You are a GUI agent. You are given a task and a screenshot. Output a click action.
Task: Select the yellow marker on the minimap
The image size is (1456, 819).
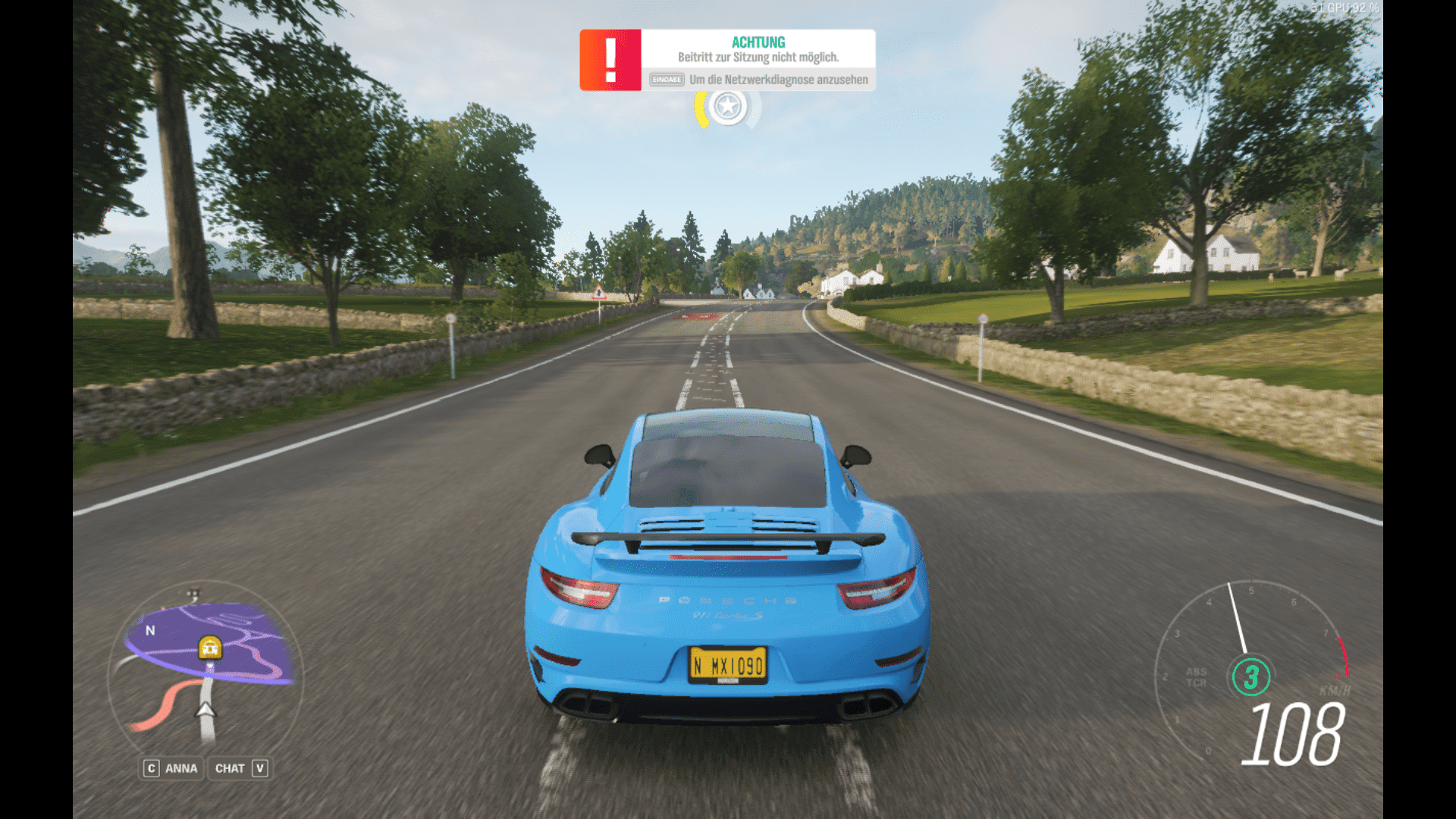coord(209,647)
